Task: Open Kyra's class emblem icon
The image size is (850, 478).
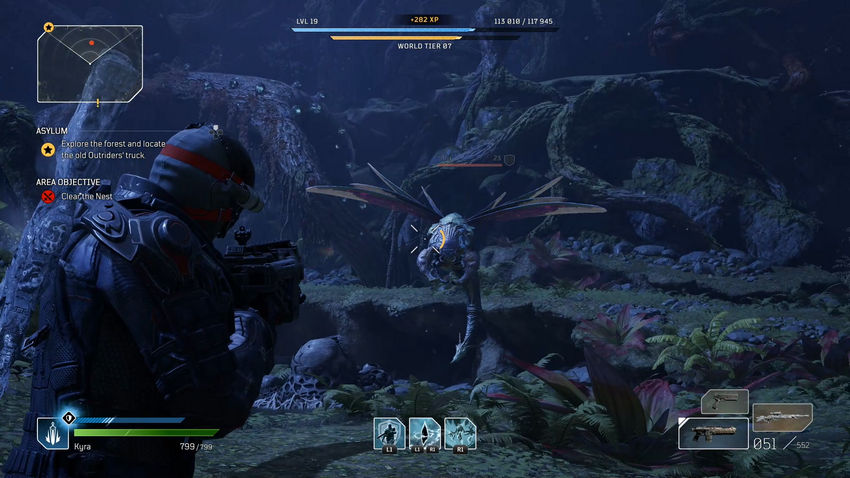Action: pyautogui.click(x=53, y=432)
